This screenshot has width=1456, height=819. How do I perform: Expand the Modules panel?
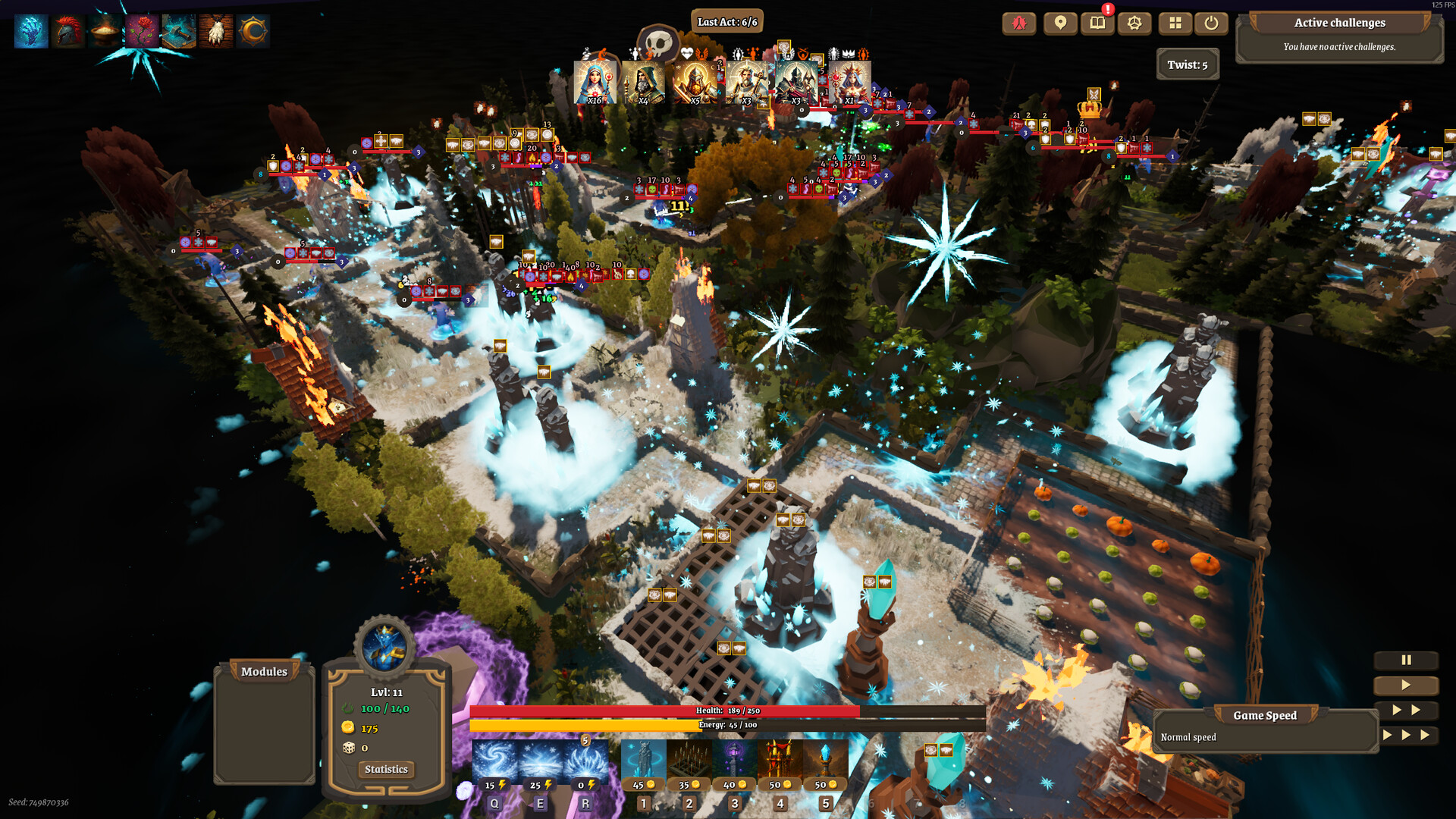(264, 672)
